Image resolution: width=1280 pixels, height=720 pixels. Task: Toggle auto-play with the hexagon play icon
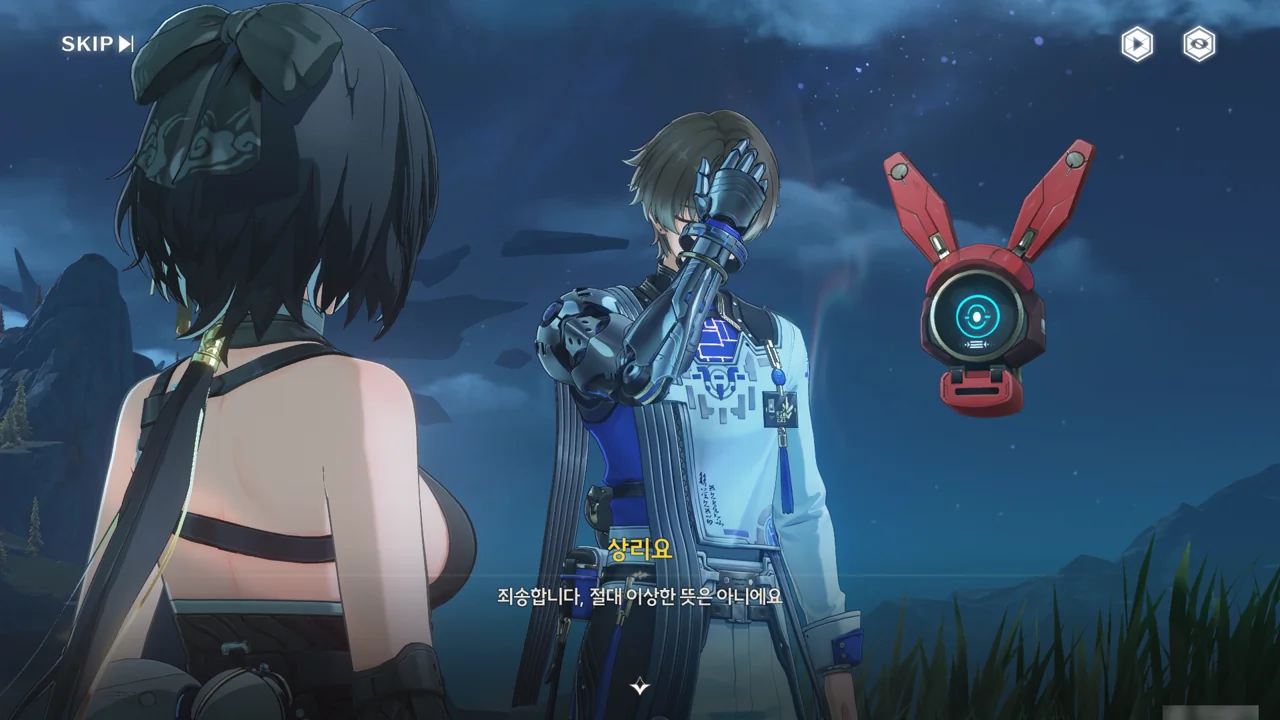click(1136, 44)
